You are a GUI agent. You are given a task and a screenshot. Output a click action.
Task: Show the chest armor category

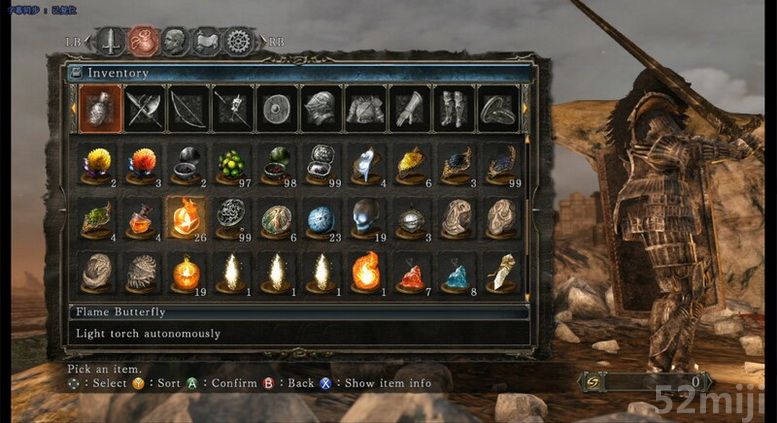pyautogui.click(x=364, y=108)
